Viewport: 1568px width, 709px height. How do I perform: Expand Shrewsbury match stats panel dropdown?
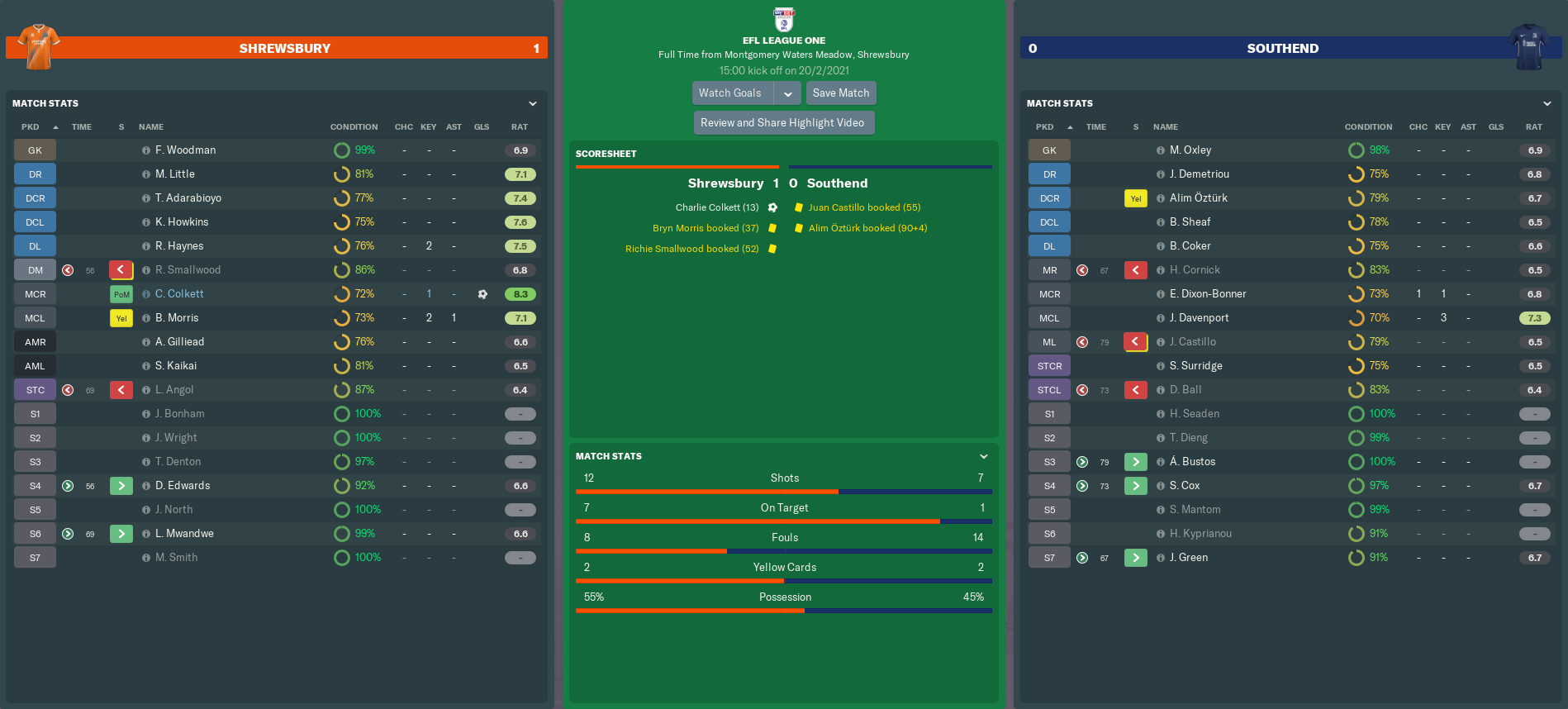(533, 104)
